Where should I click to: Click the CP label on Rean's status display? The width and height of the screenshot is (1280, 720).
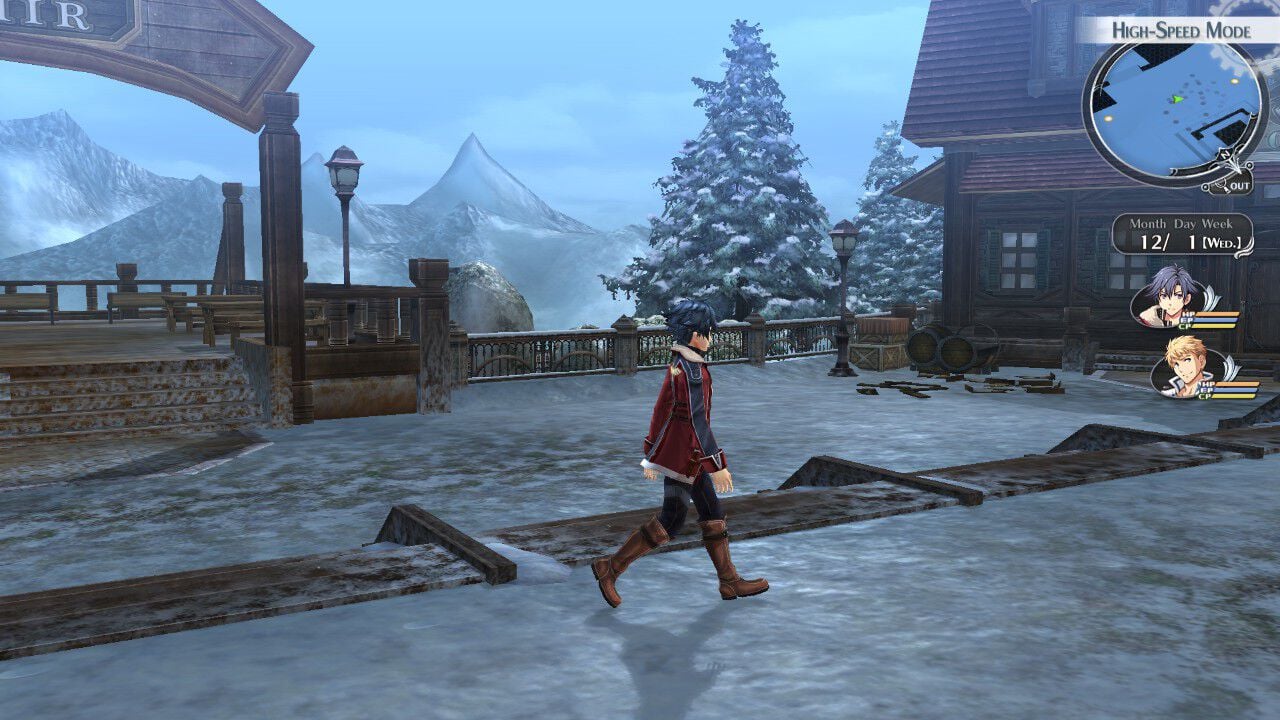coord(1185,326)
